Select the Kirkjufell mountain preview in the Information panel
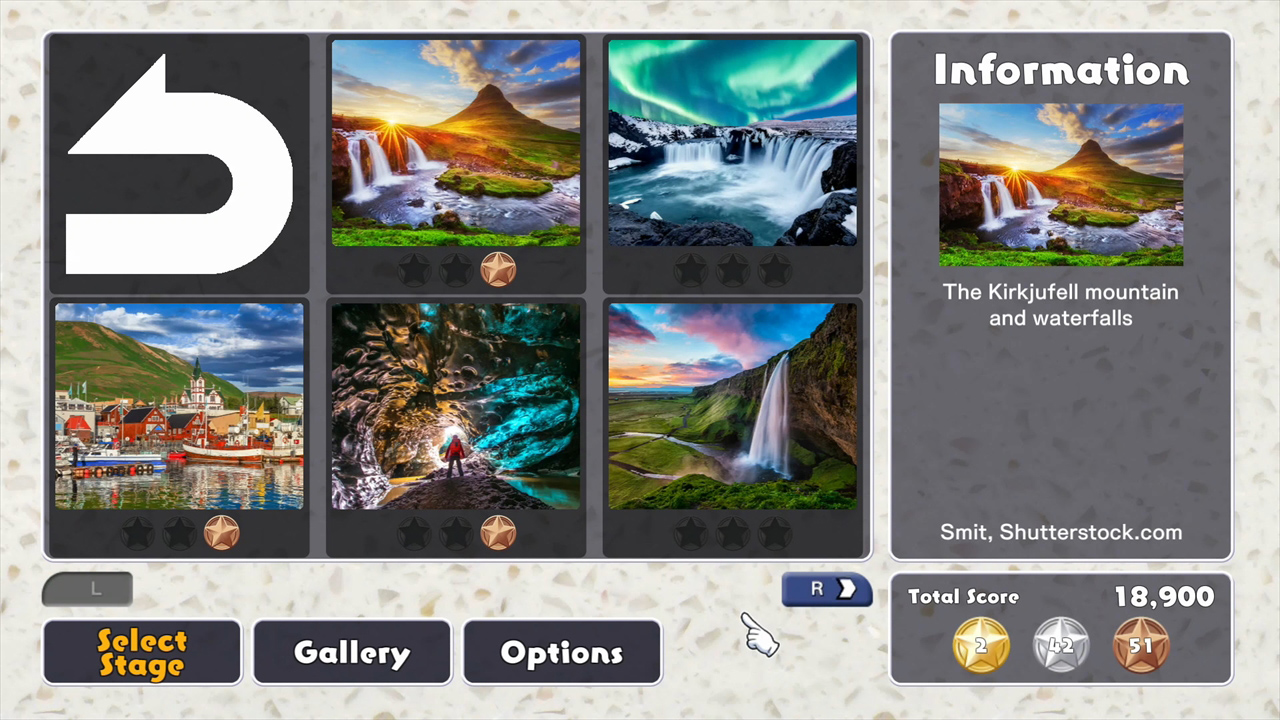Viewport: 1280px width, 720px height. 1060,185
